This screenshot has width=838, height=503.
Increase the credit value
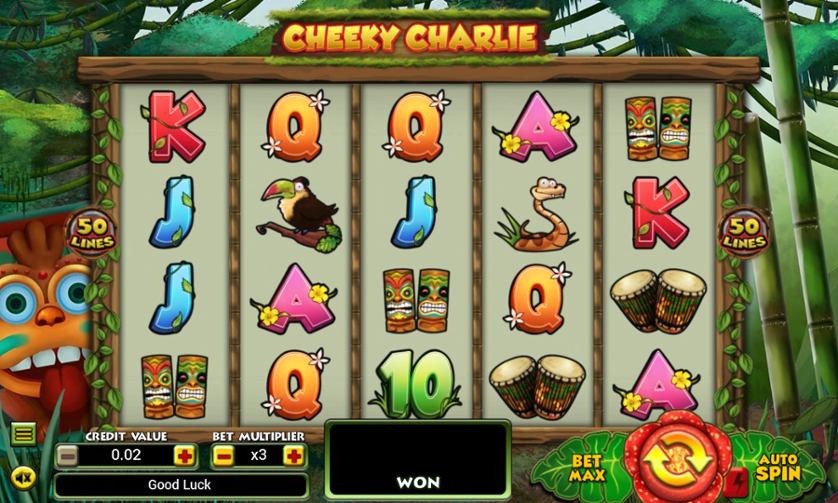183,456
